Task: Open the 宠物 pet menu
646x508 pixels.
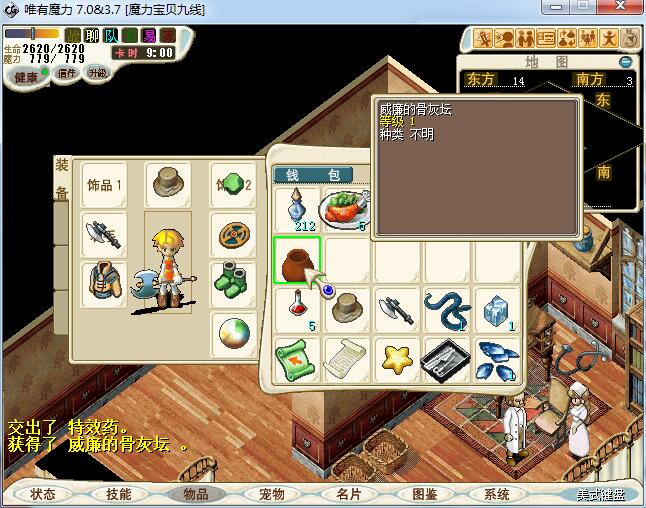Action: [x=271, y=494]
